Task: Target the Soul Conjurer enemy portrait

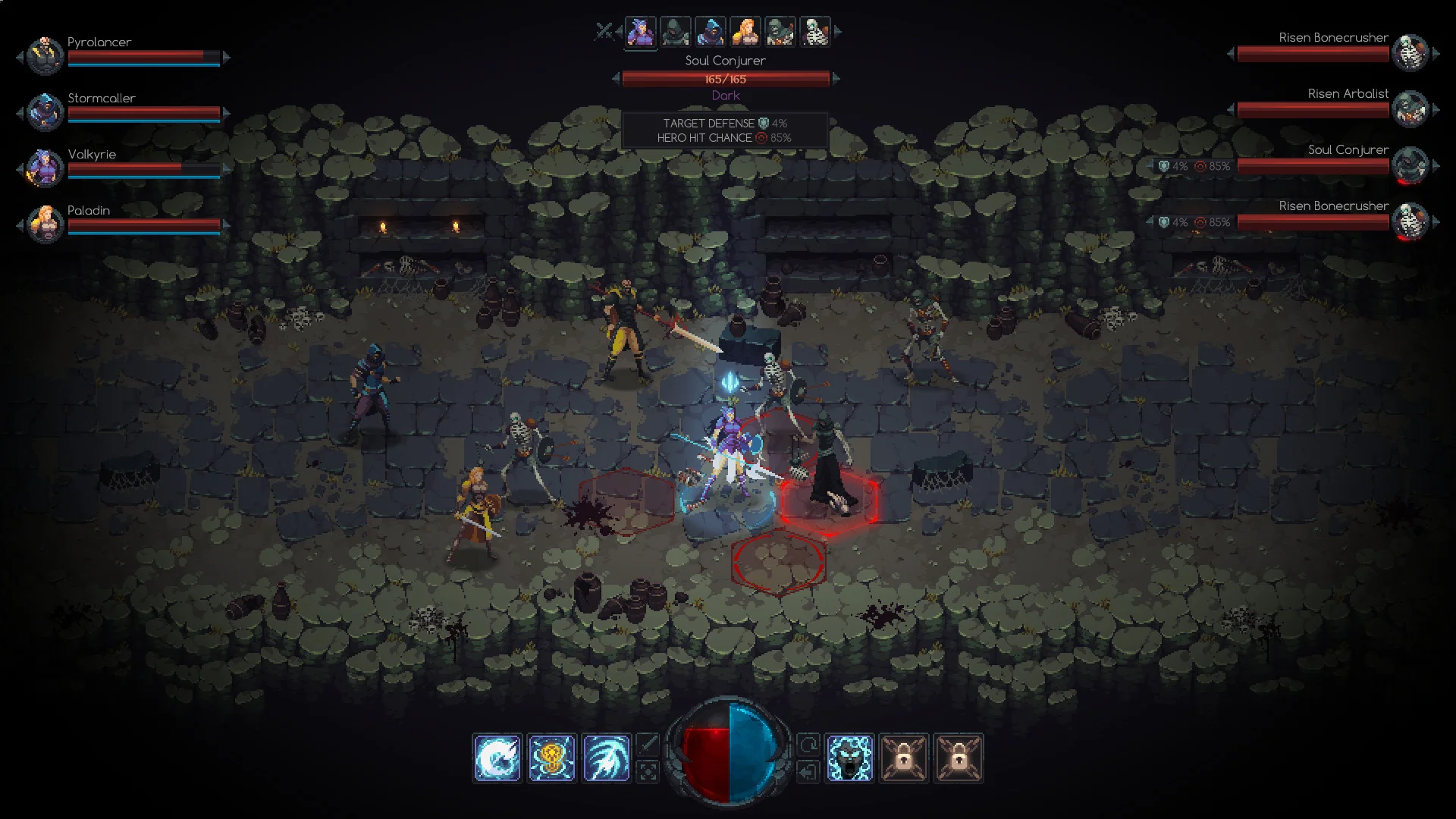Action: pos(1410,165)
